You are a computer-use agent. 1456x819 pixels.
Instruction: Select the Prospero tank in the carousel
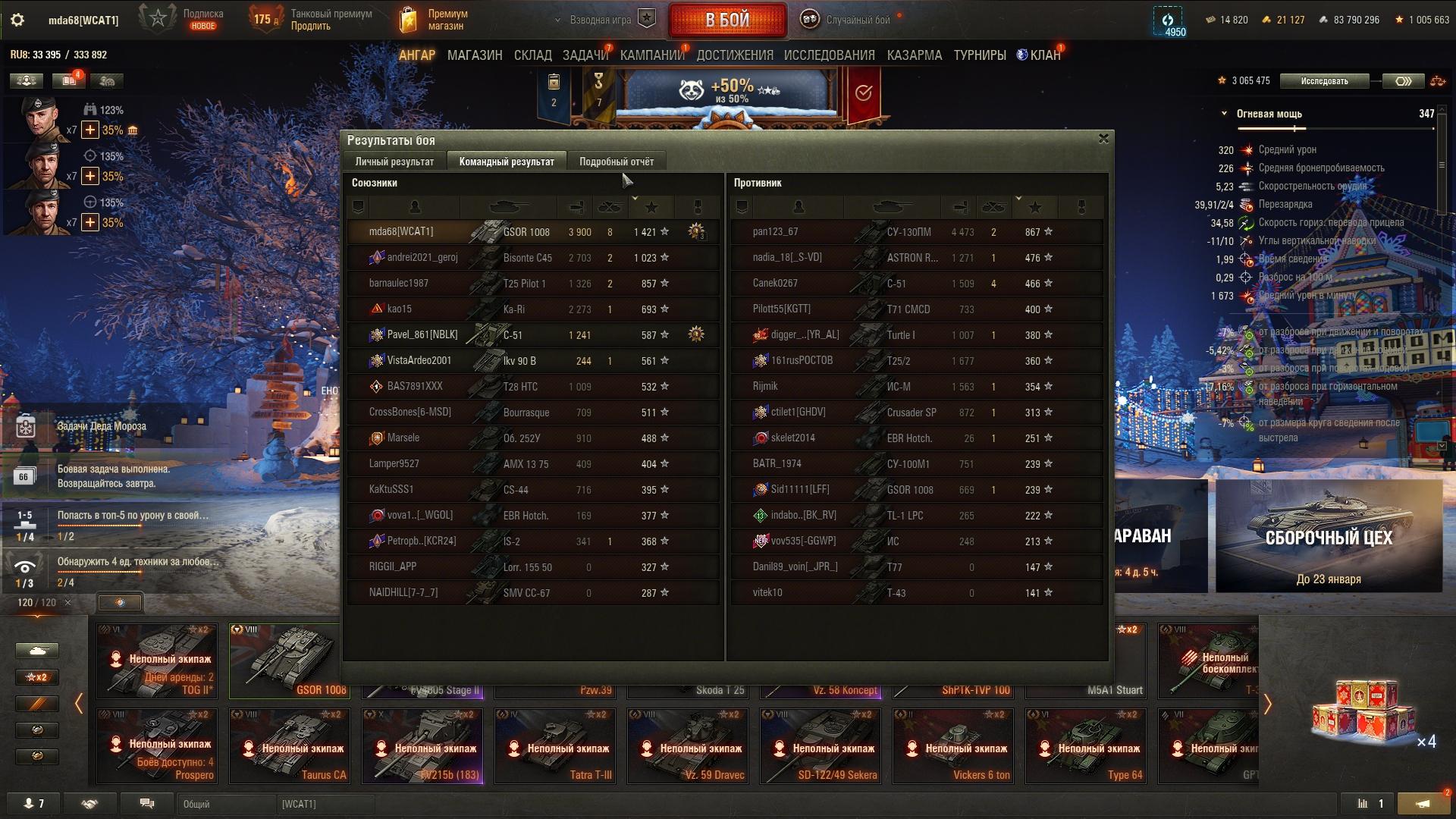point(156,745)
